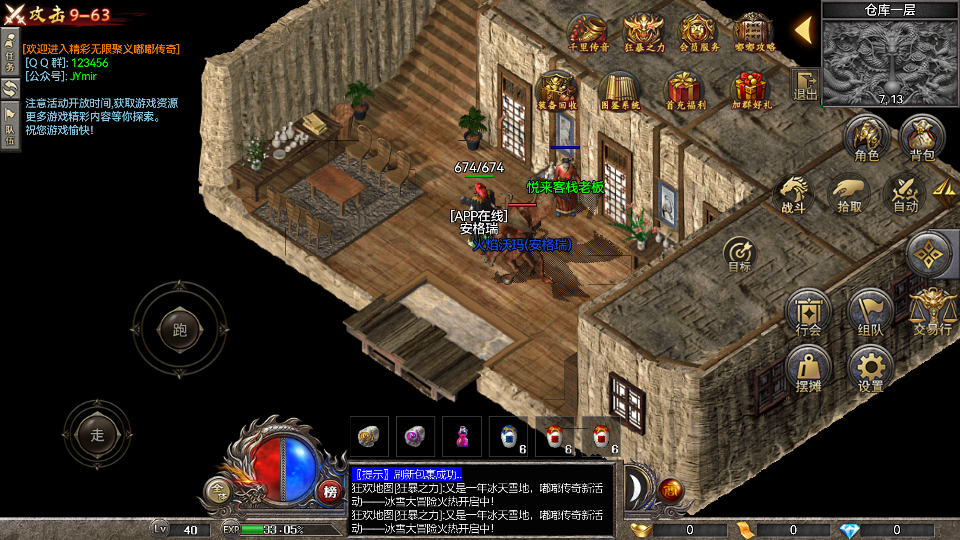Tap the 拾取 pickup button
Viewport: 960px width, 540px height.
tap(850, 193)
